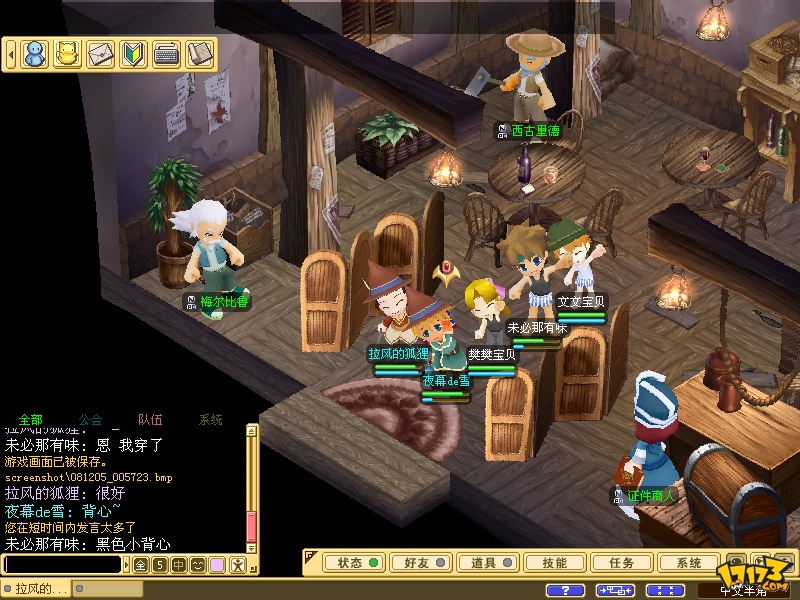Open the 状态 (Status) menu
Screen dimensions: 800x600
[356, 563]
